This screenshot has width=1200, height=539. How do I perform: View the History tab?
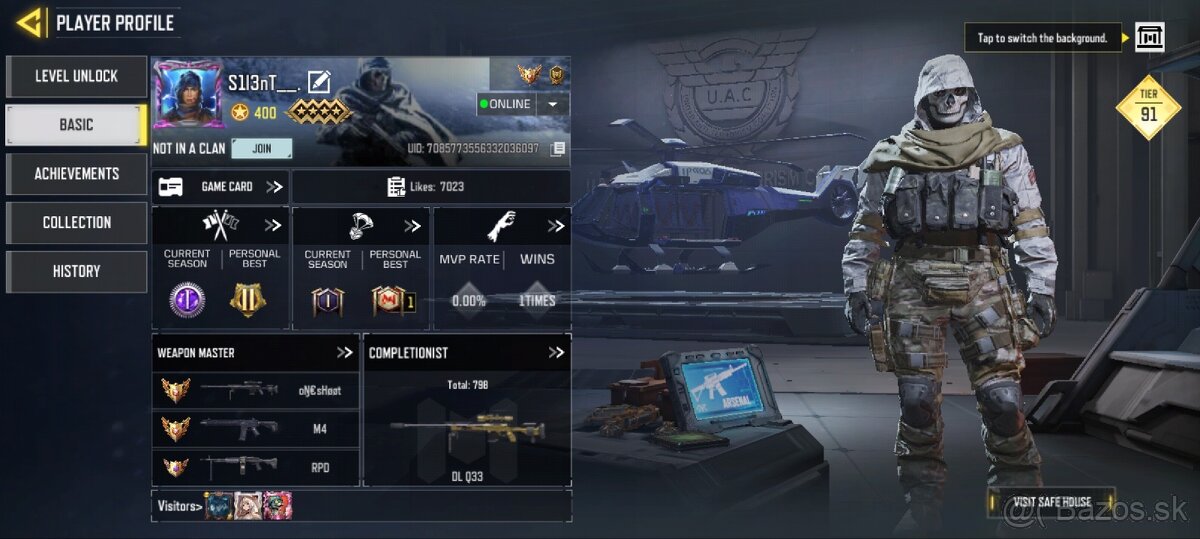tap(76, 271)
